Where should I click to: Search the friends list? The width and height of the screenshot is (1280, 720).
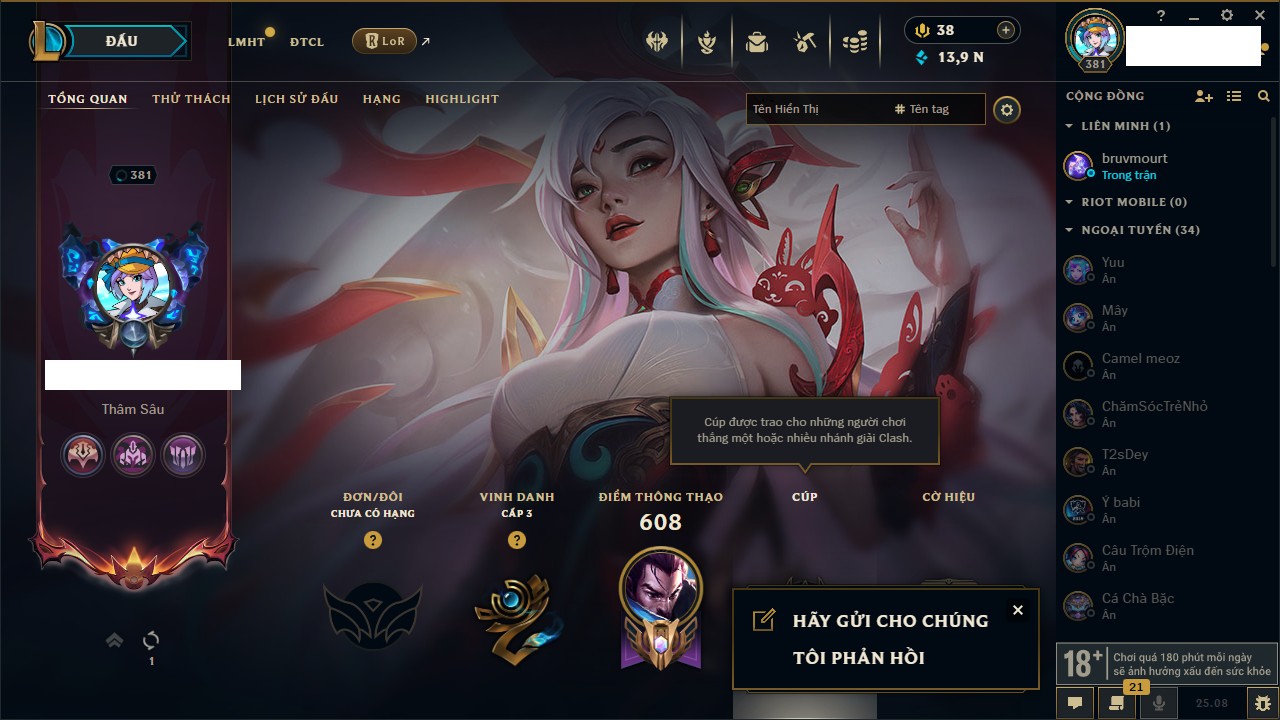(1264, 96)
